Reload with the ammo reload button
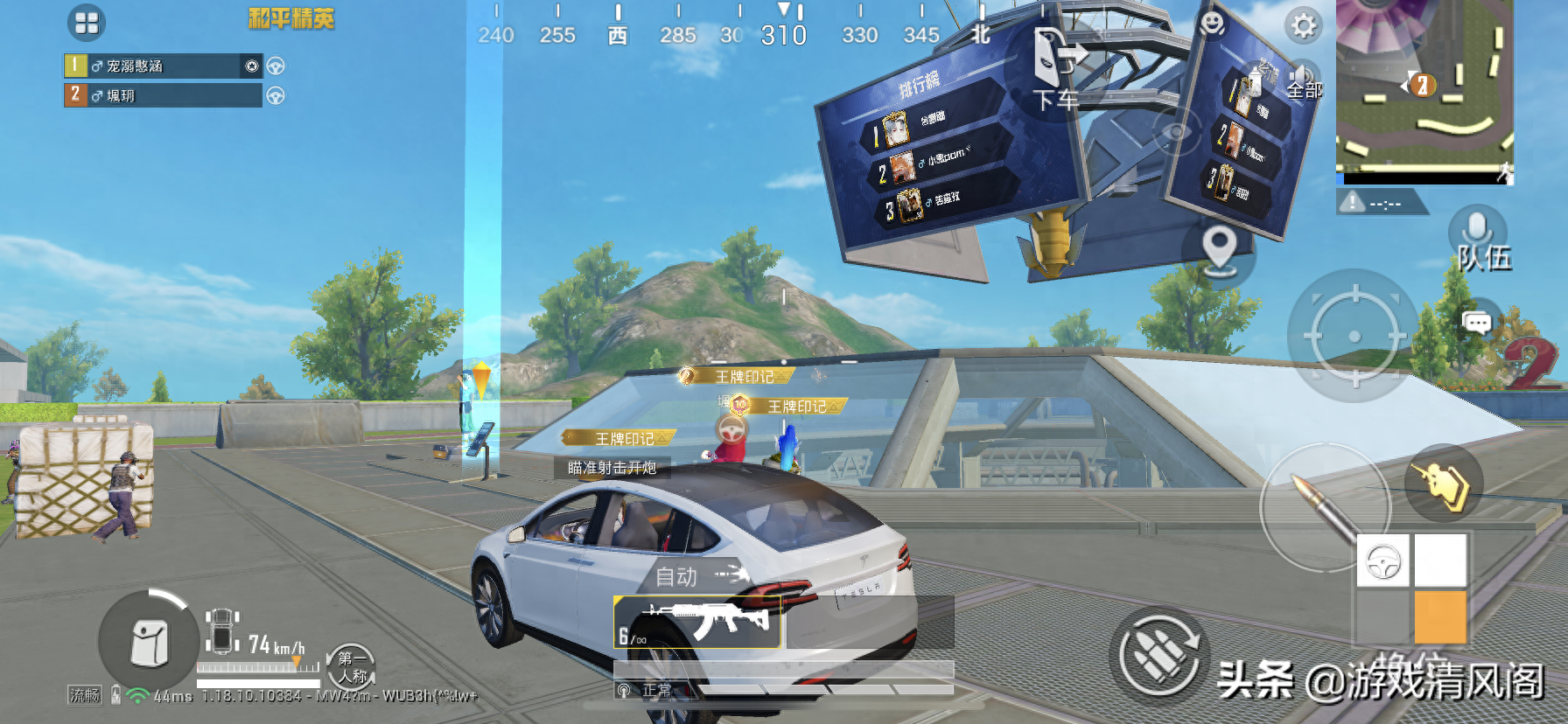 [x=1161, y=655]
